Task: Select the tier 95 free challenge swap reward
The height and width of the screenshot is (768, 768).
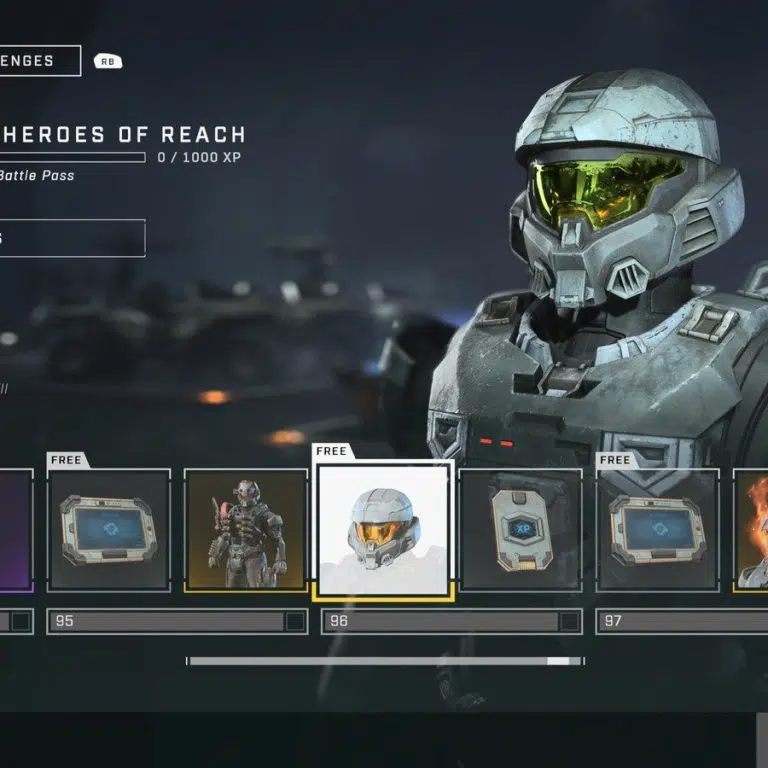Action: pyautogui.click(x=109, y=530)
